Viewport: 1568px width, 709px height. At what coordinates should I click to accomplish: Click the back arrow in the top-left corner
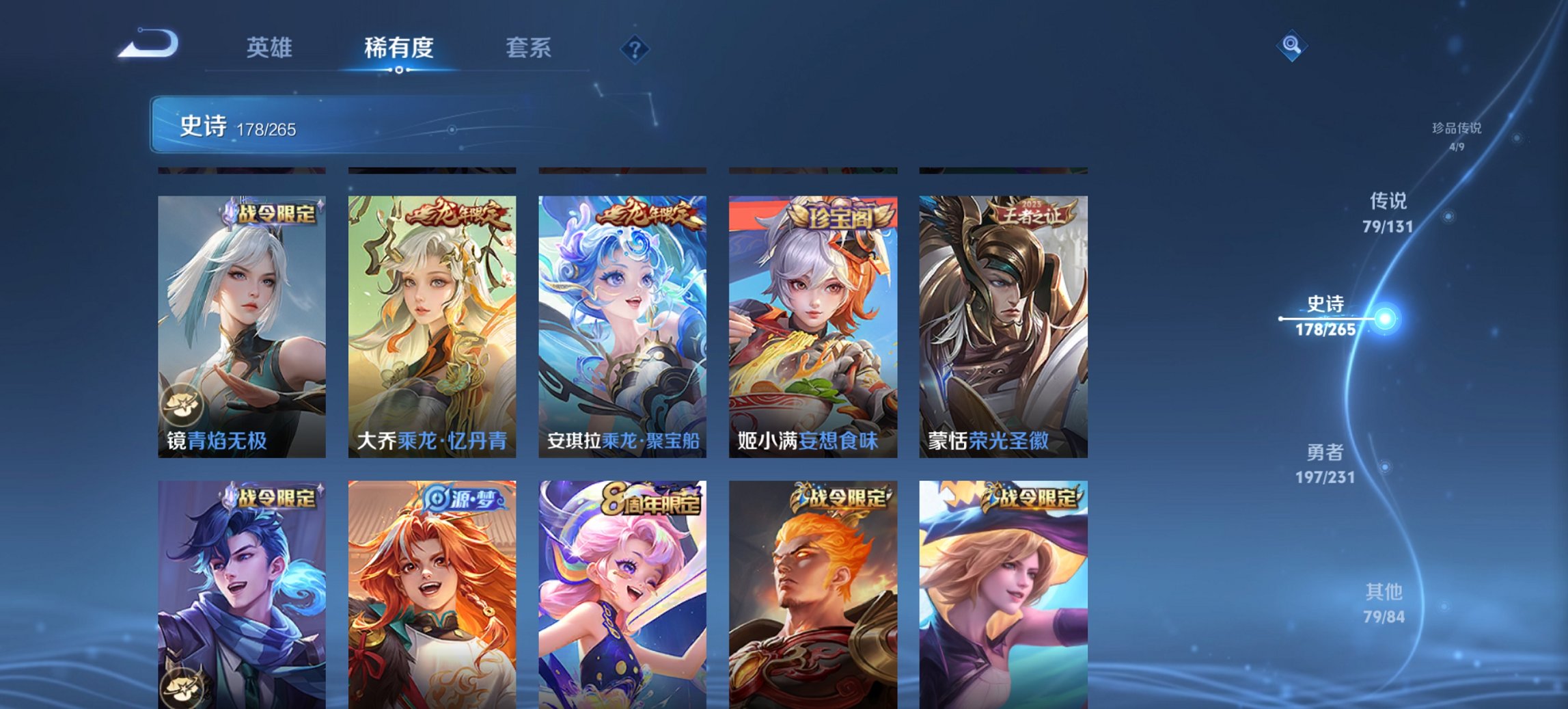(x=149, y=42)
